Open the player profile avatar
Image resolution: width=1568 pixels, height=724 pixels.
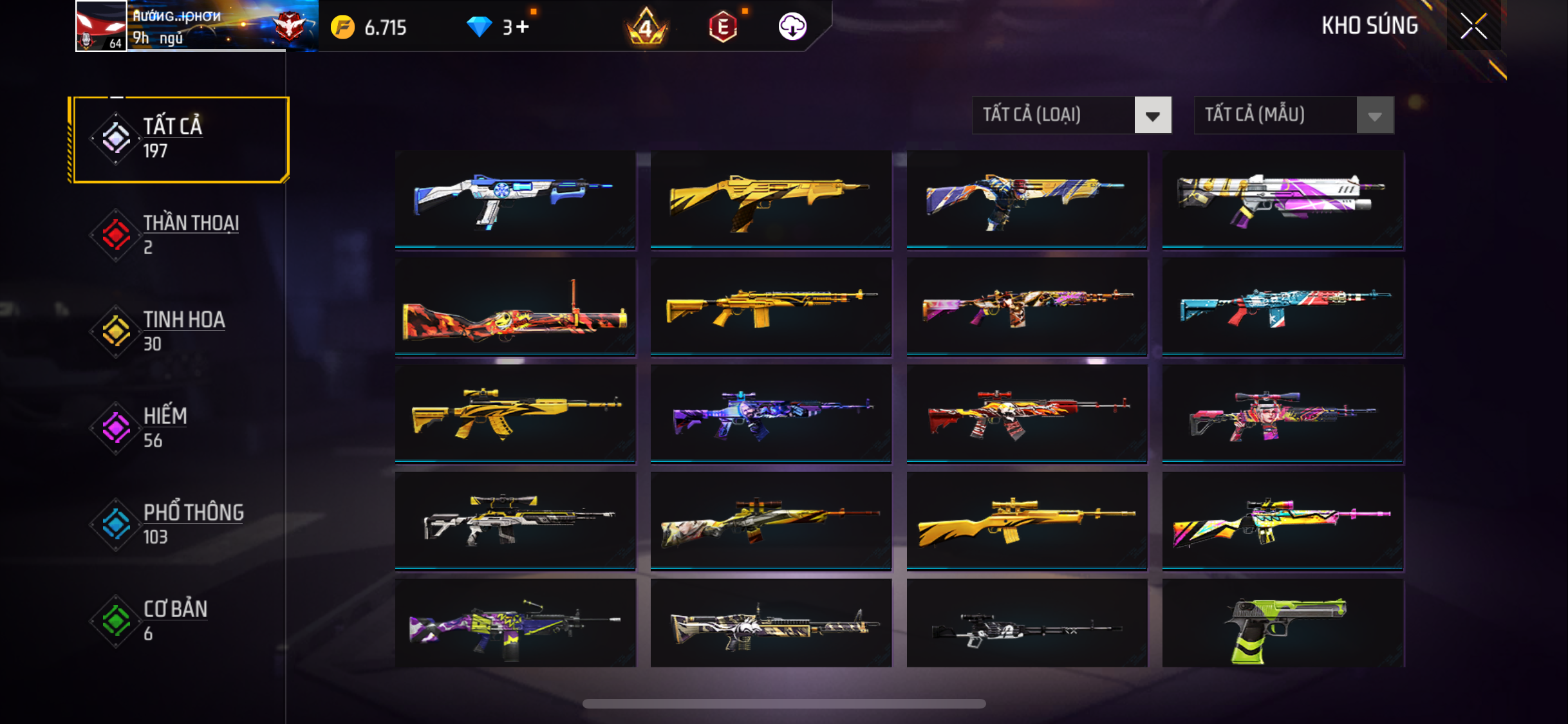(x=101, y=26)
